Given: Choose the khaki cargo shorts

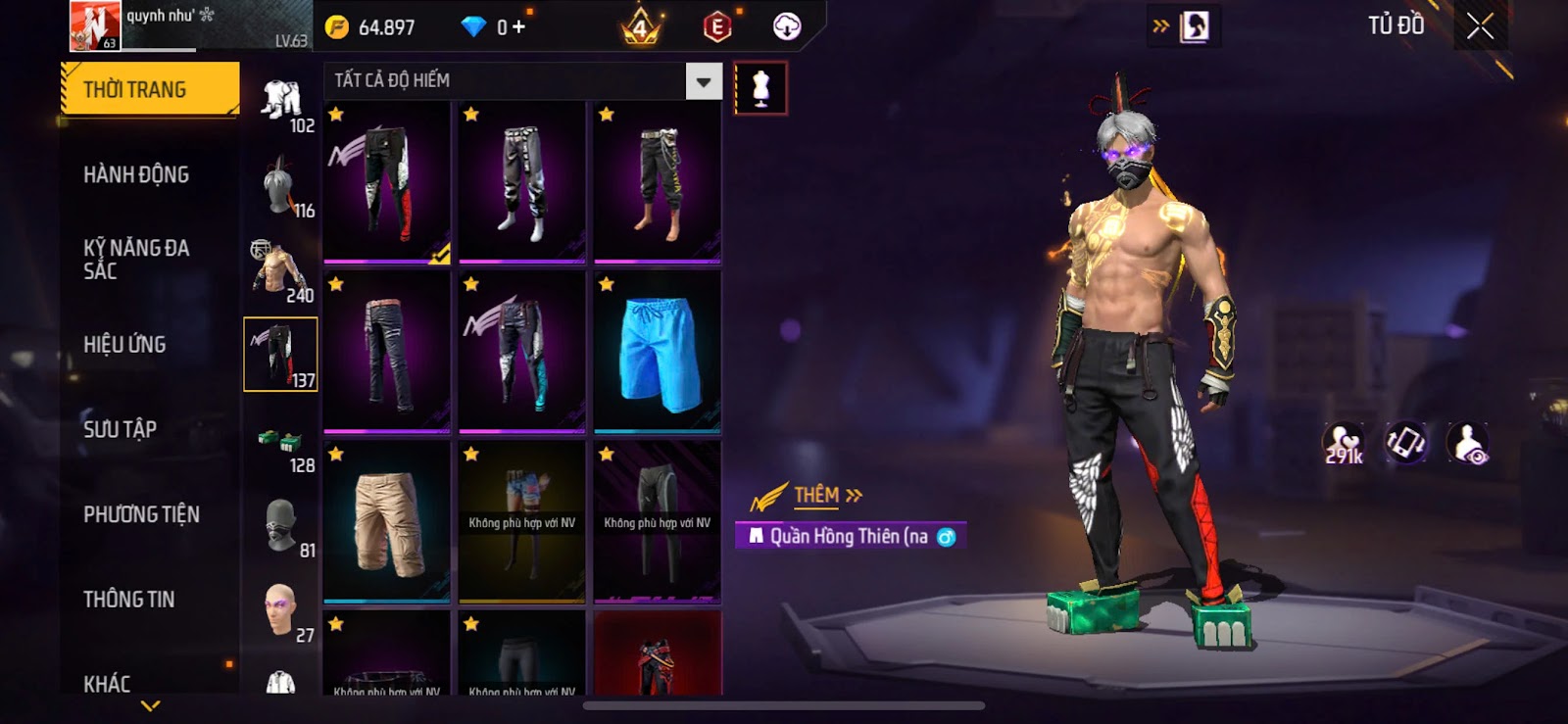Looking at the screenshot, I should [387, 521].
